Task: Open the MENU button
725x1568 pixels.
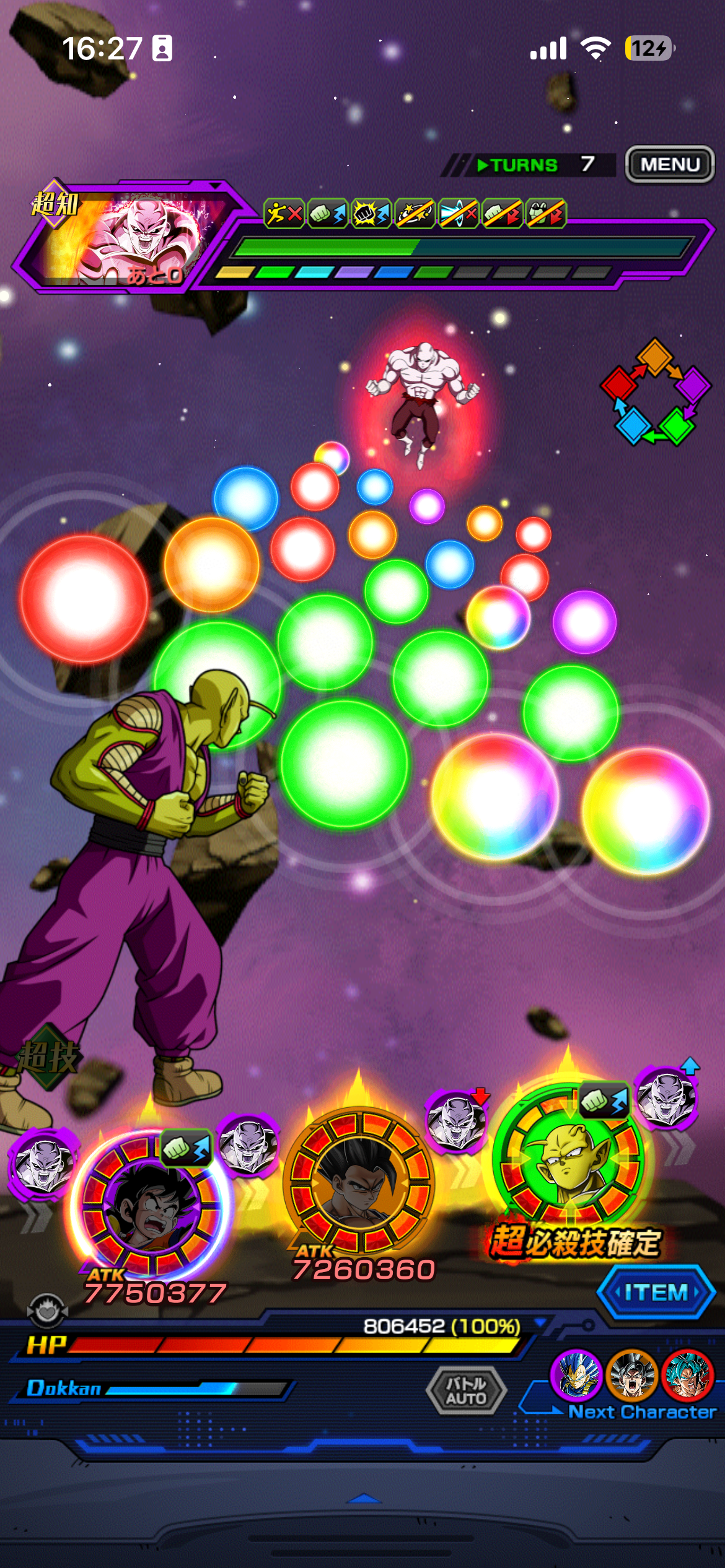Action: pos(670,165)
